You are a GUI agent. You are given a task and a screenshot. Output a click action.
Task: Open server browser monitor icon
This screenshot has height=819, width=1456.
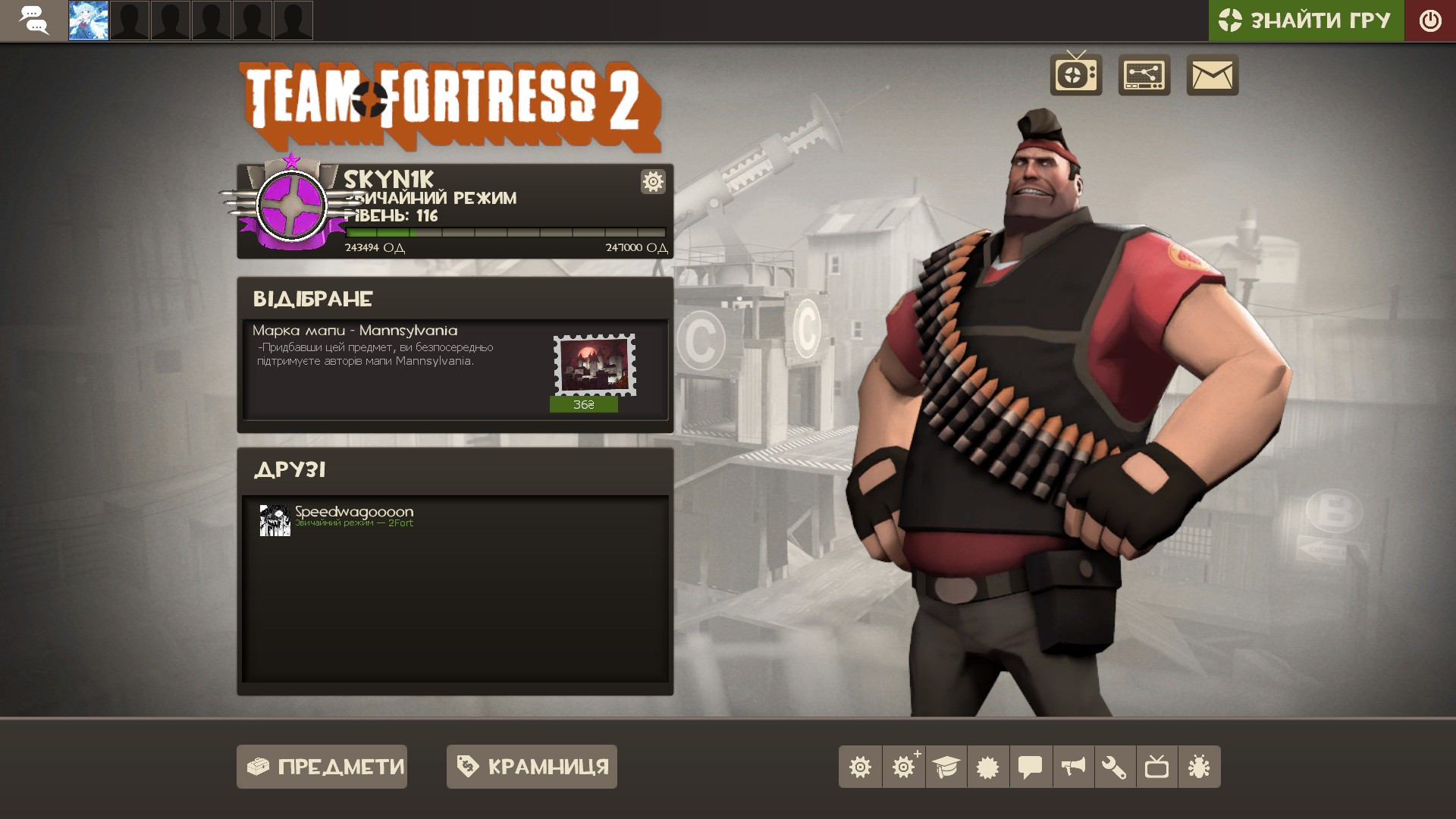(x=1144, y=75)
